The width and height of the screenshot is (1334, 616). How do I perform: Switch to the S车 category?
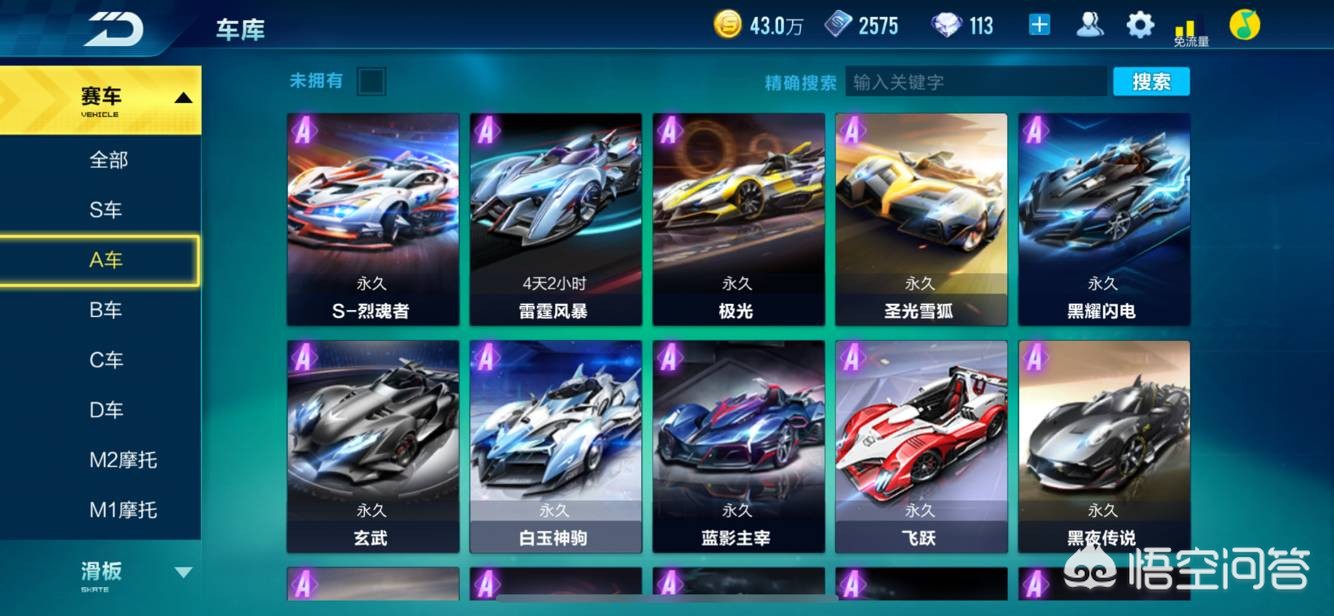(105, 210)
